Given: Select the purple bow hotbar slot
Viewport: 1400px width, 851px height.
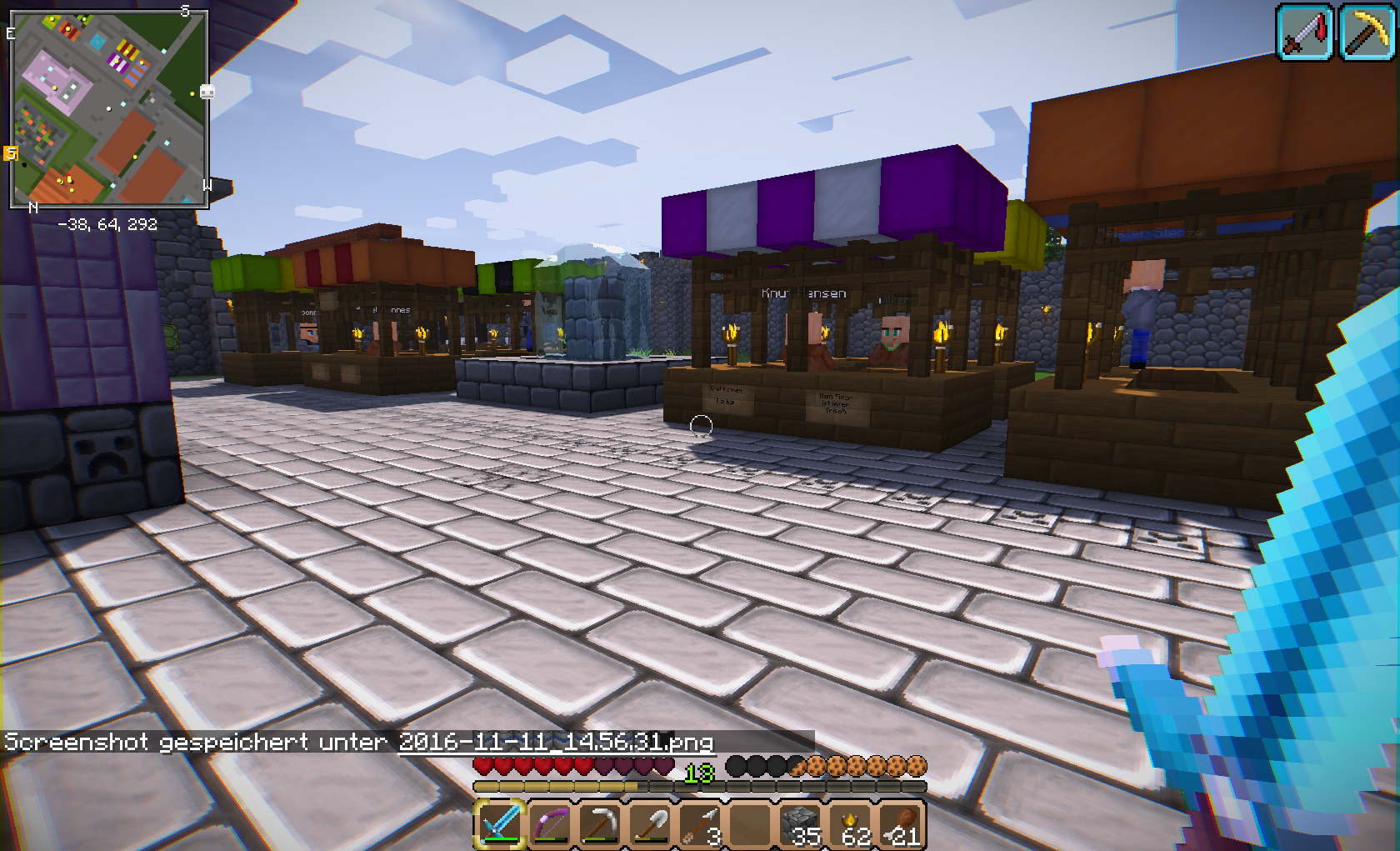Looking at the screenshot, I should 550,824.
